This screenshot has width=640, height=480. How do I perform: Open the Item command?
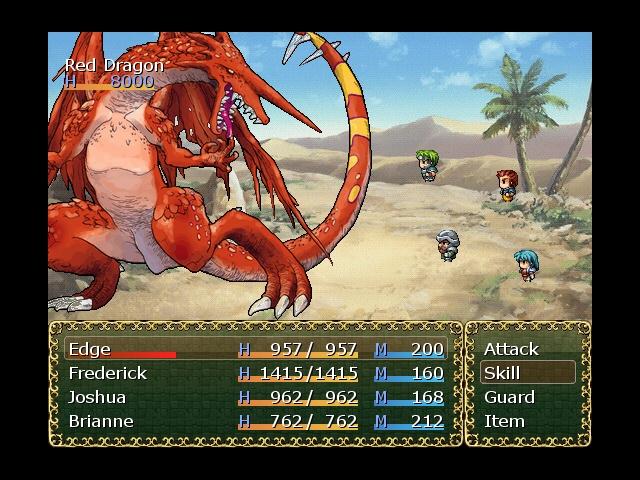[504, 421]
